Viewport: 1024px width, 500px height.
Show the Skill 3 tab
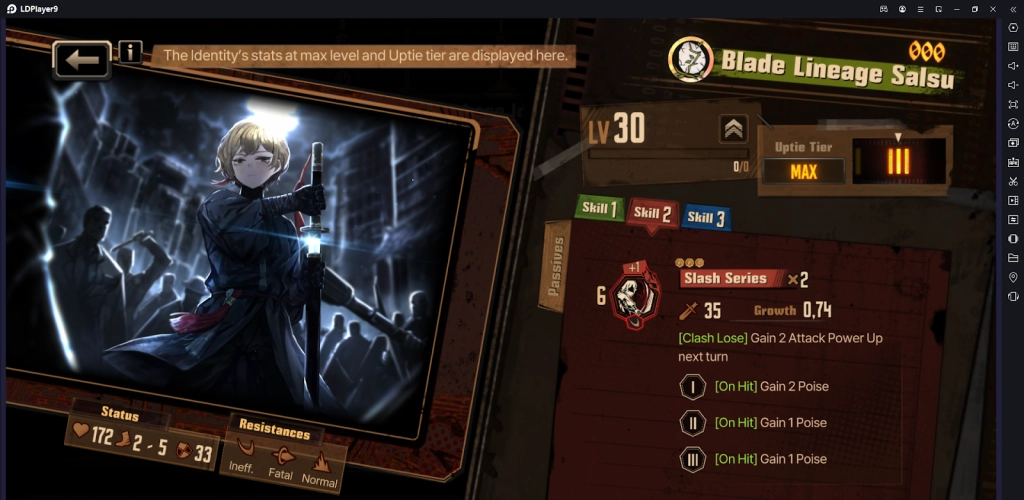(705, 216)
